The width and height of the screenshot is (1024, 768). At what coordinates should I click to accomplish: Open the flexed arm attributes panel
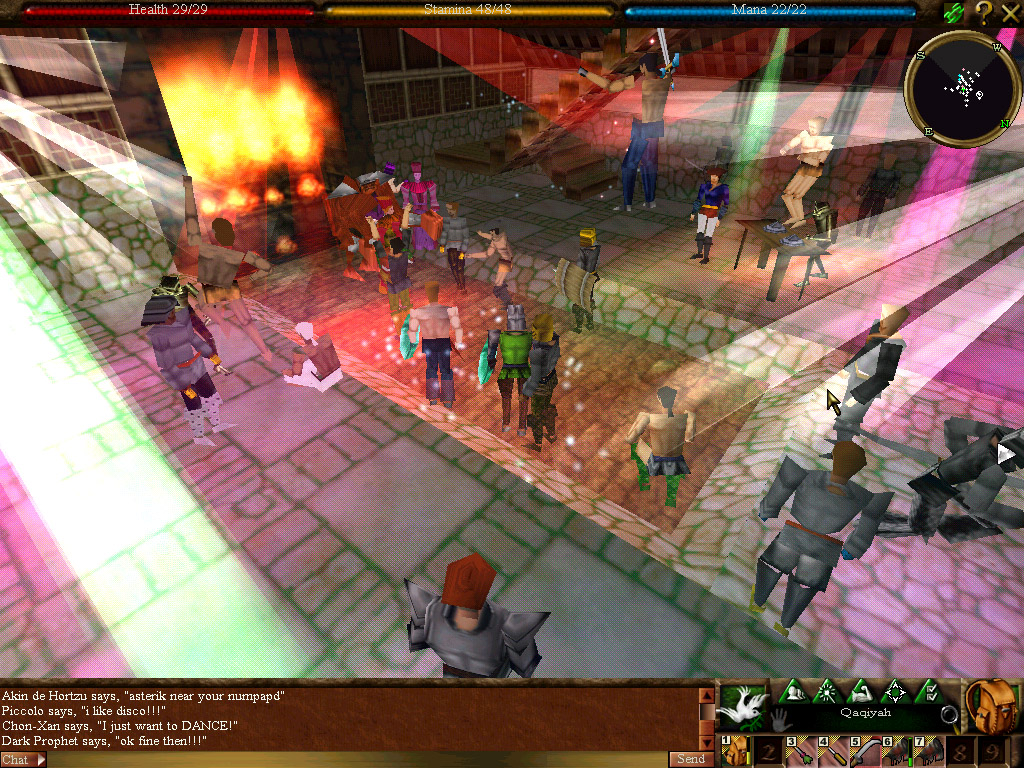tap(861, 690)
